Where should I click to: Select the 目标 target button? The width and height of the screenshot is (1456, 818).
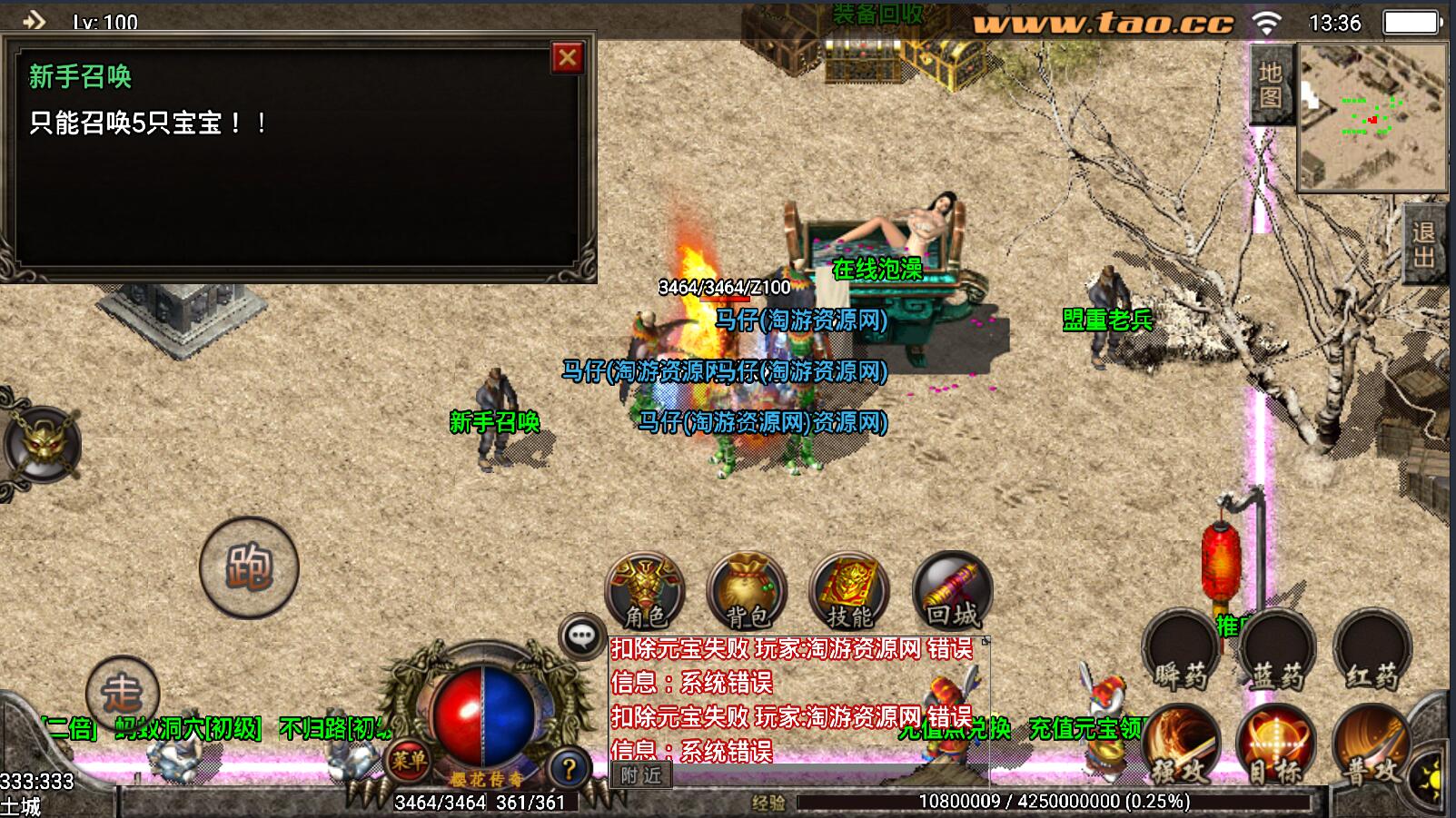[x=1277, y=746]
